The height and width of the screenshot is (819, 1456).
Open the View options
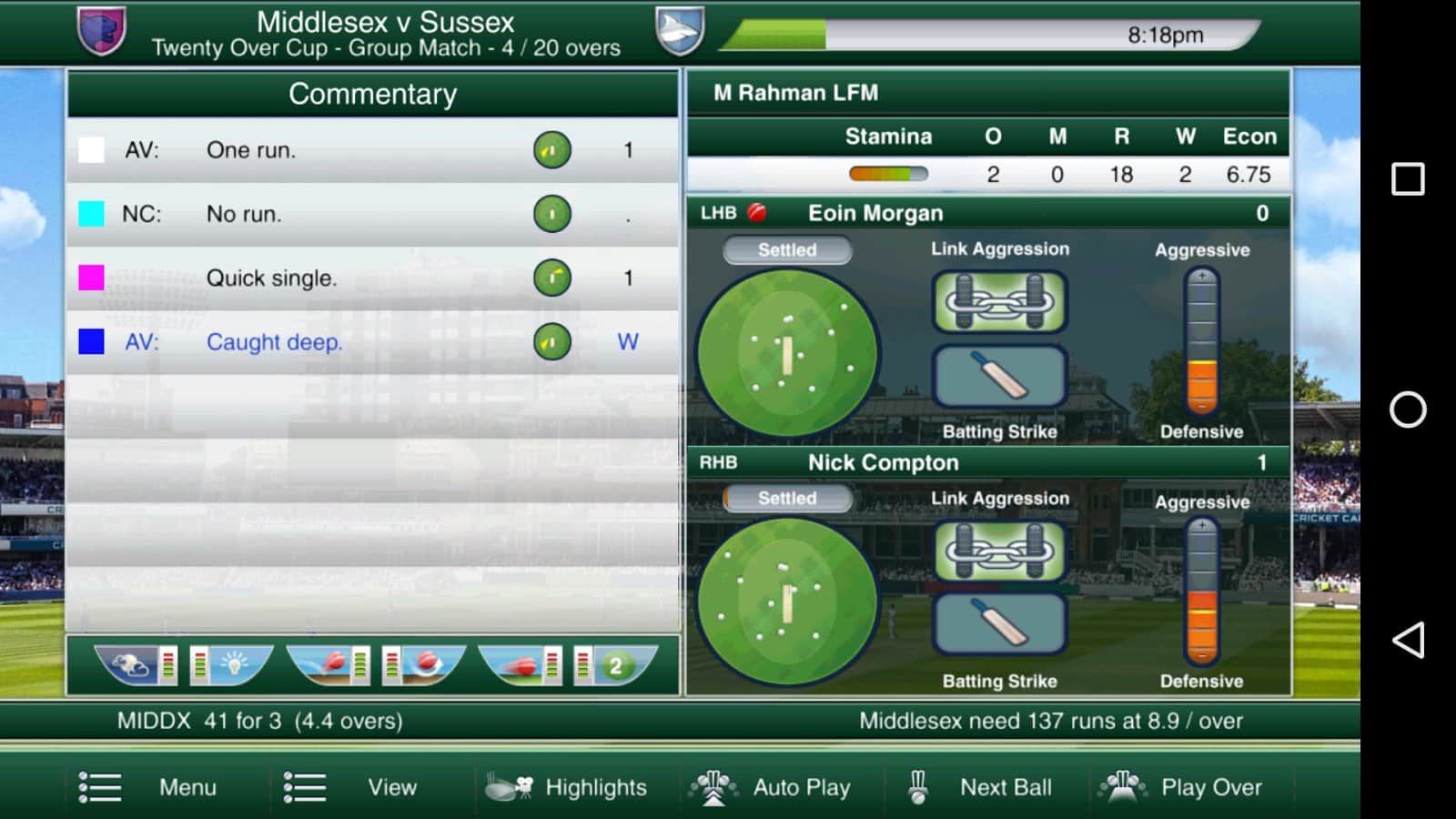coord(351,787)
